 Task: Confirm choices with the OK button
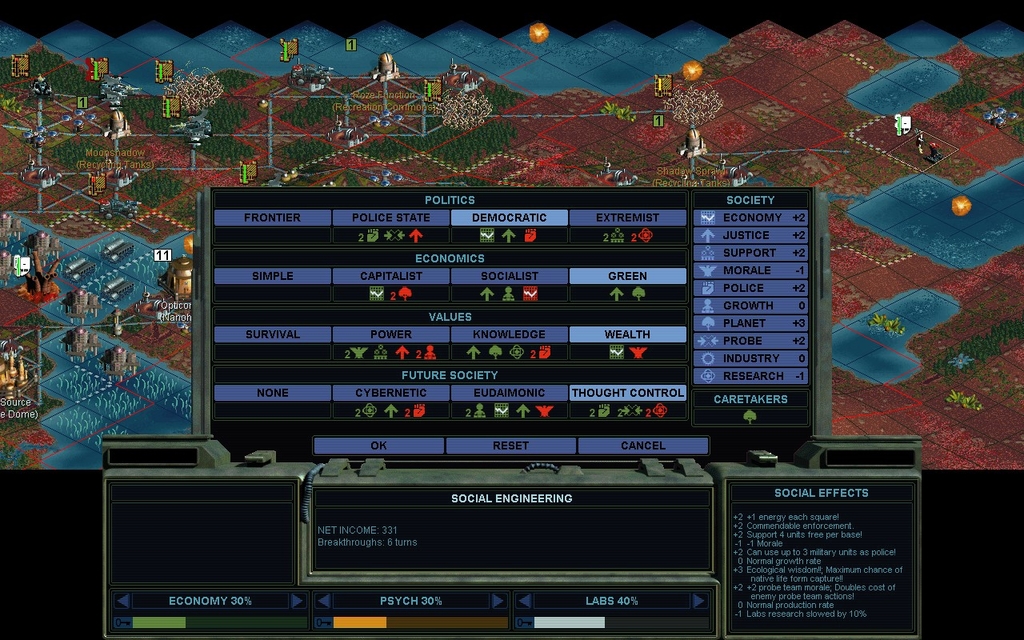click(378, 445)
